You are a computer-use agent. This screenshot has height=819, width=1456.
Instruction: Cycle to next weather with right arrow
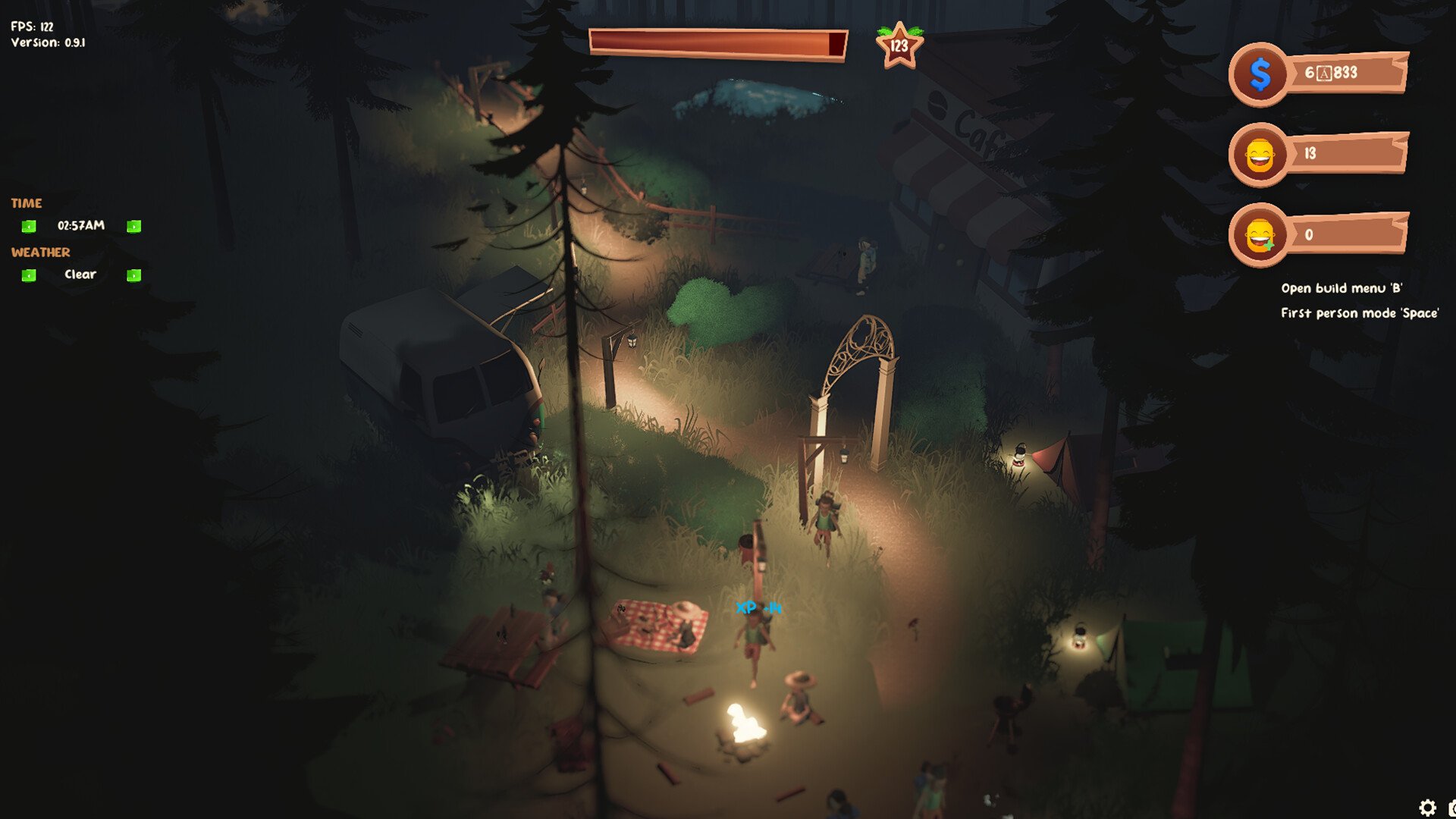(133, 275)
